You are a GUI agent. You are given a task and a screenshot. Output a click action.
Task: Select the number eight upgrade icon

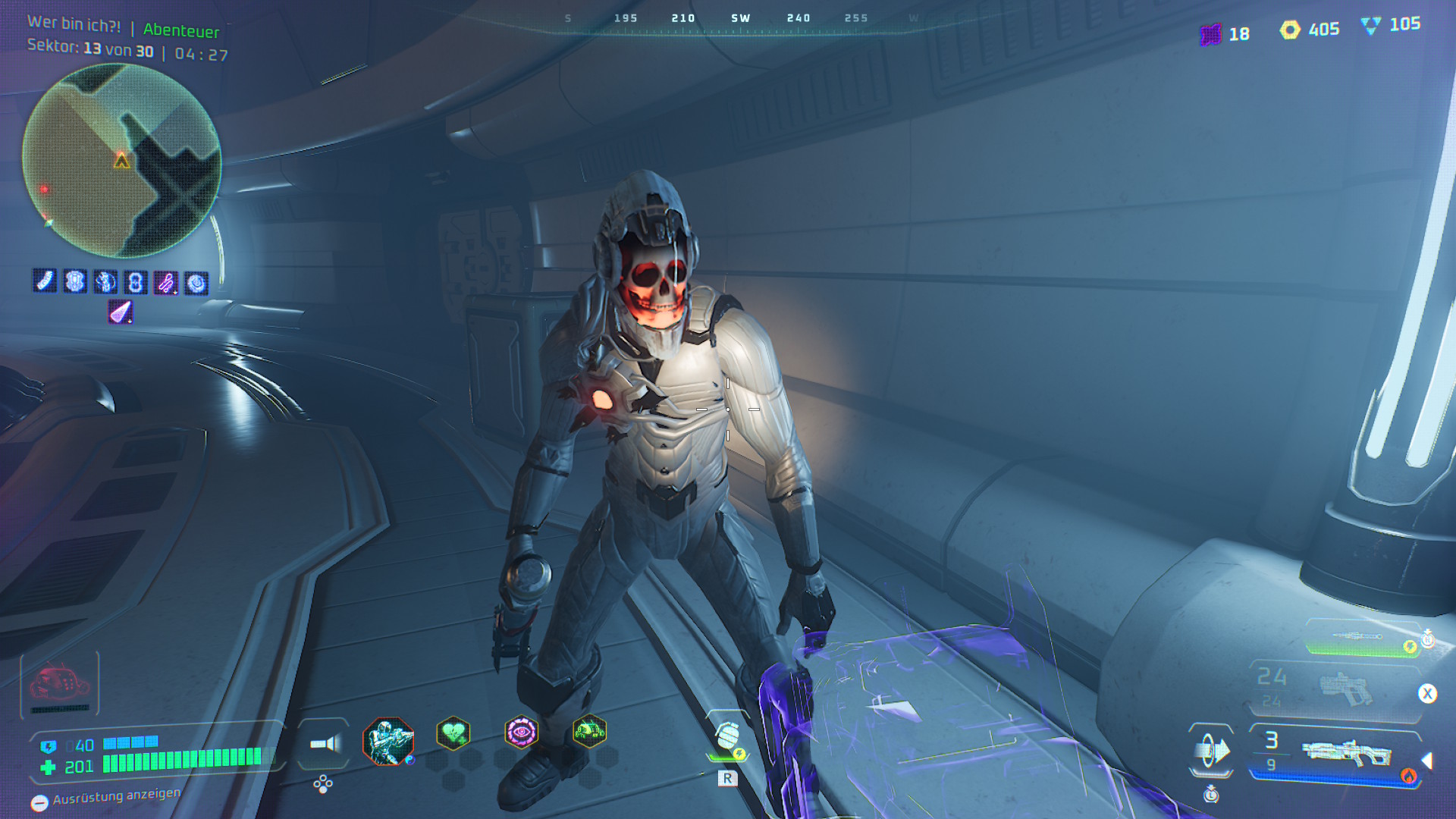point(136,283)
